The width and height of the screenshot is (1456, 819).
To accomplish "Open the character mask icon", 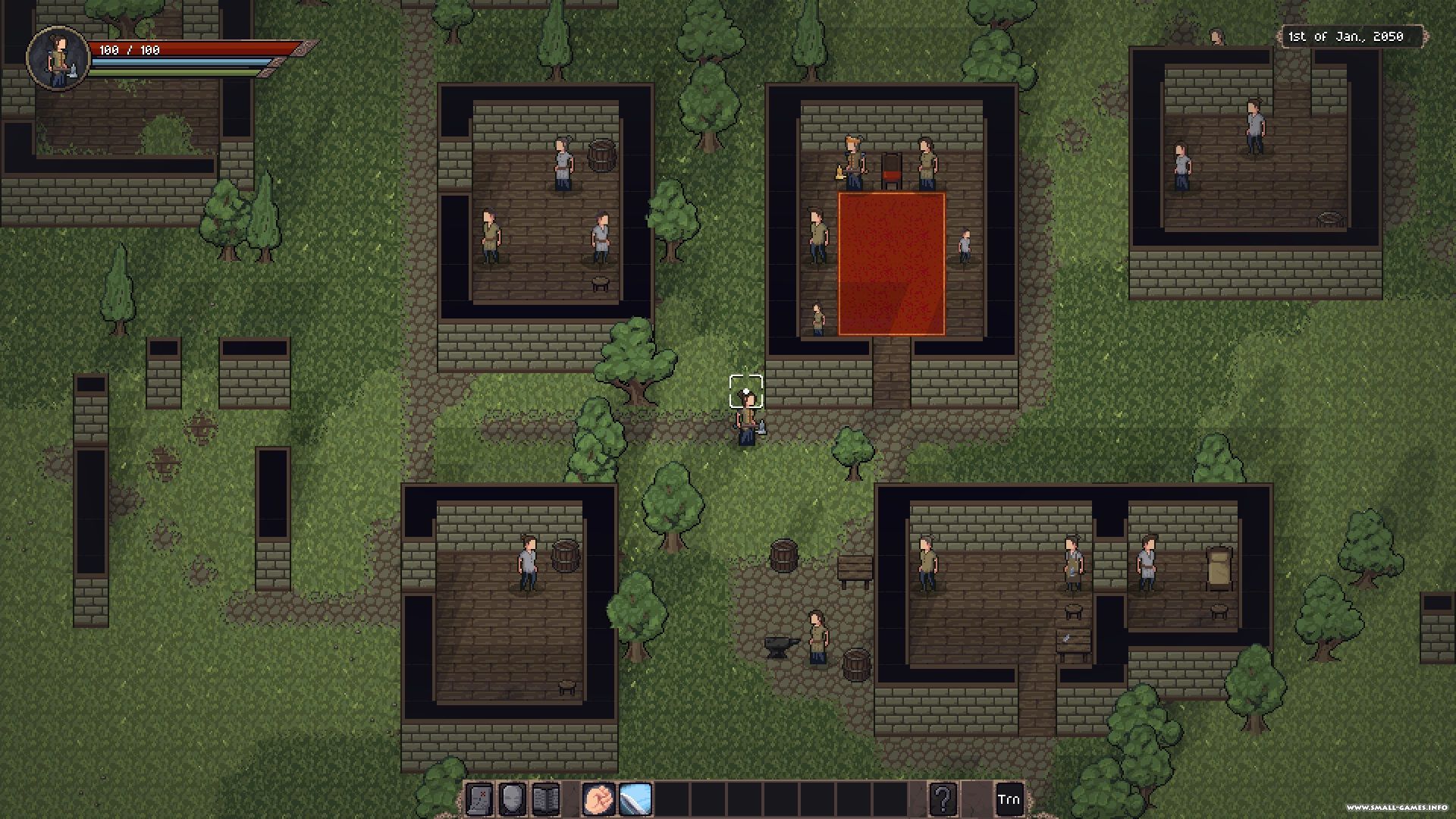I will pyautogui.click(x=513, y=799).
